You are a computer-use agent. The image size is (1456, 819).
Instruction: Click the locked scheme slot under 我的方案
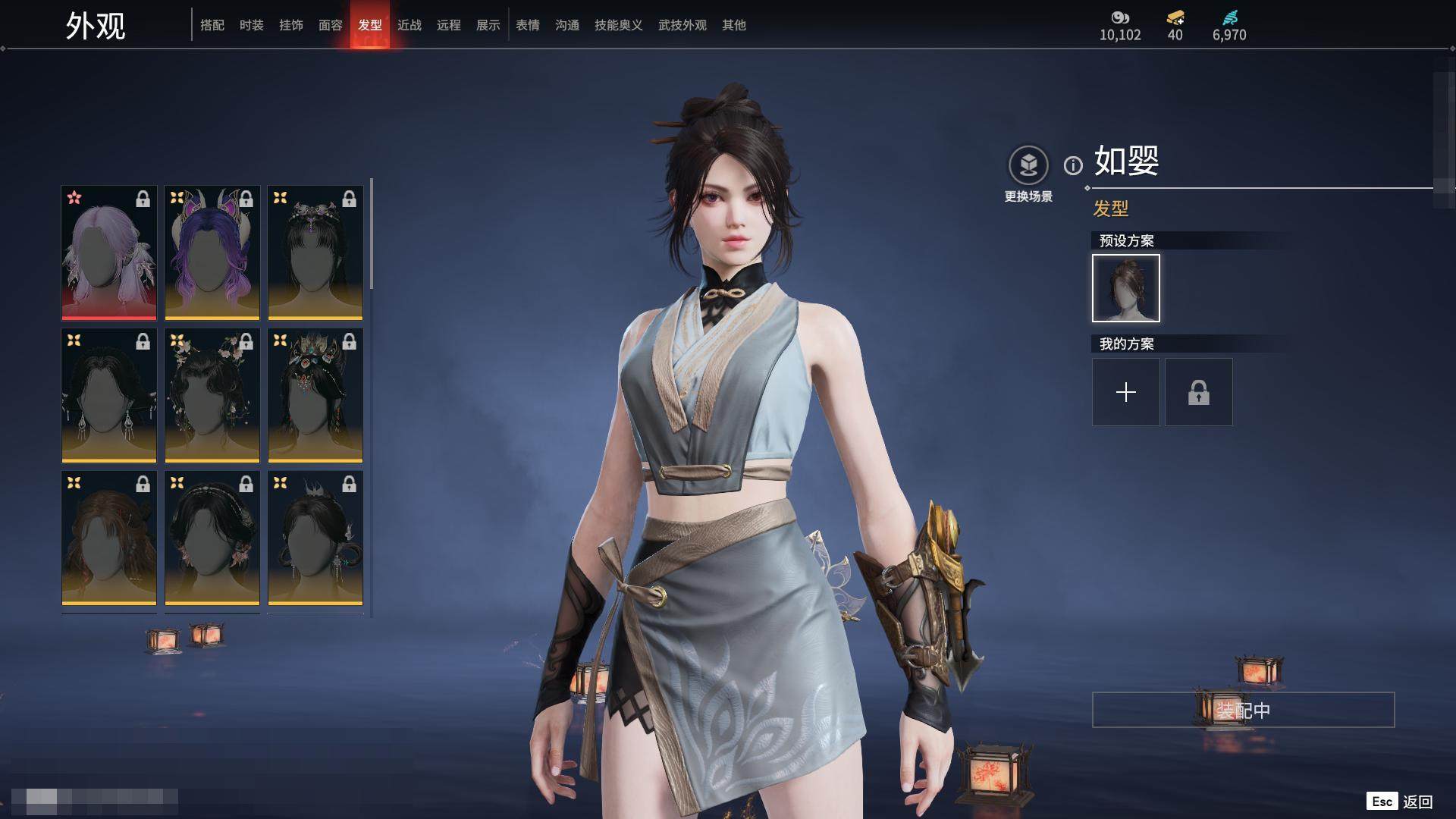1199,392
